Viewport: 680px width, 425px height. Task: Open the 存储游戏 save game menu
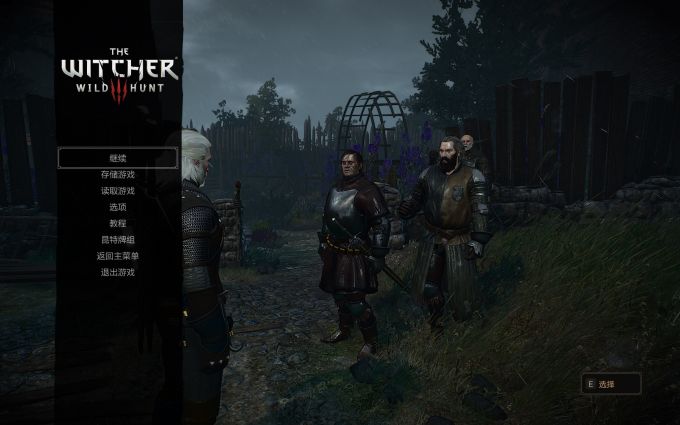pyautogui.click(x=118, y=175)
